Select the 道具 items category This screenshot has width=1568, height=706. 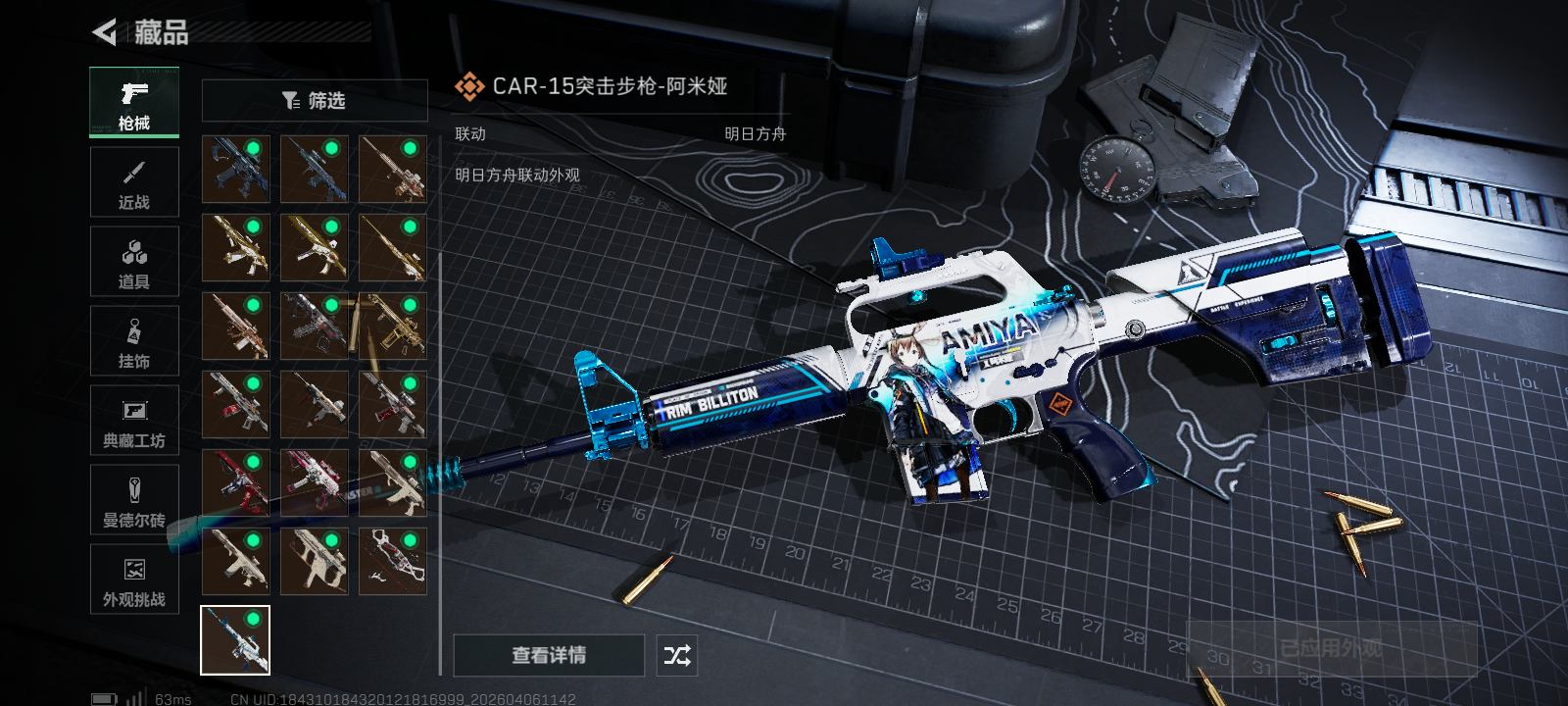[134, 262]
